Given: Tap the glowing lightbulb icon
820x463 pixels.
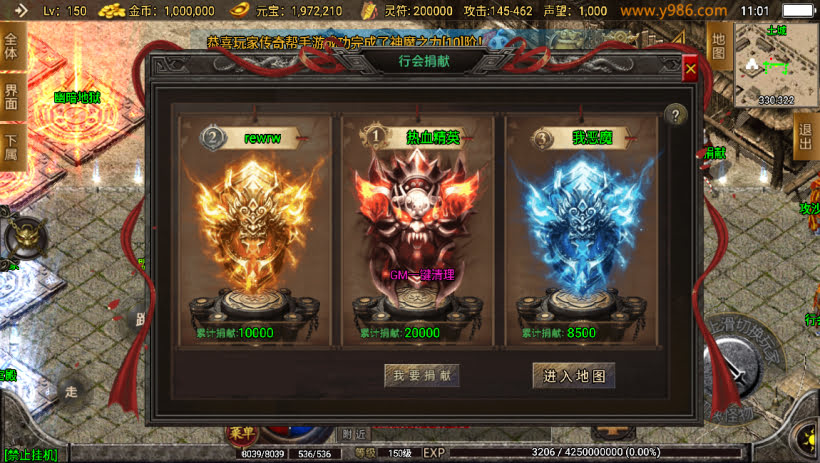Looking at the screenshot, I should point(804,441).
